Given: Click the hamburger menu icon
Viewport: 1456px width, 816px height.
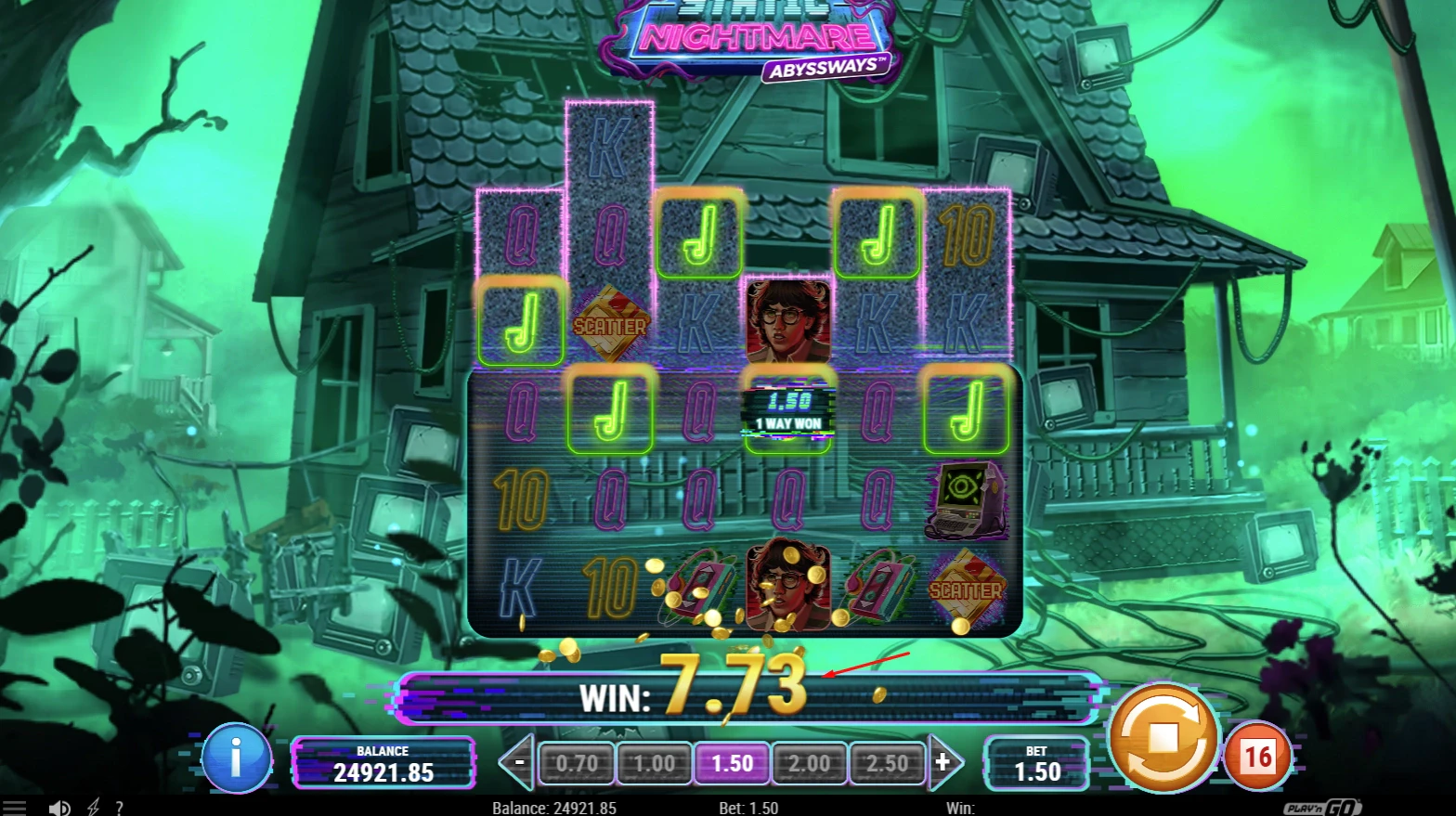Looking at the screenshot, I should [15, 807].
